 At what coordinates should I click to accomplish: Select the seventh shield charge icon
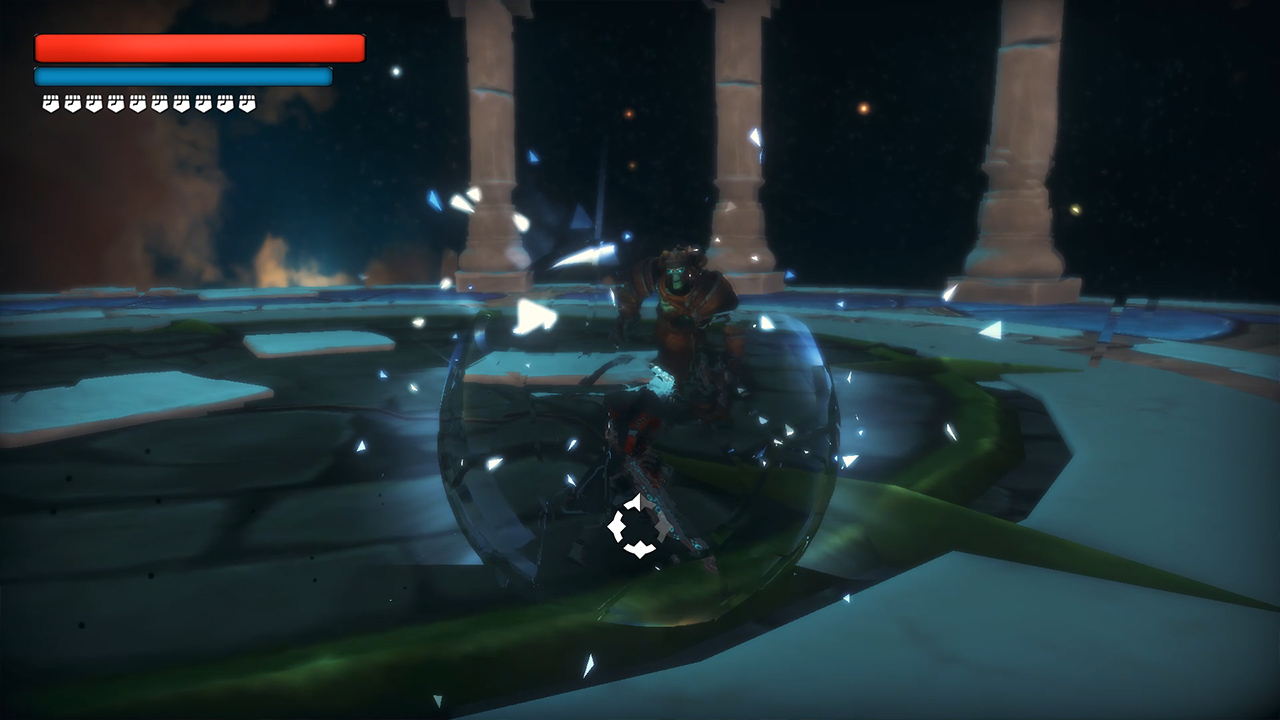(x=181, y=103)
